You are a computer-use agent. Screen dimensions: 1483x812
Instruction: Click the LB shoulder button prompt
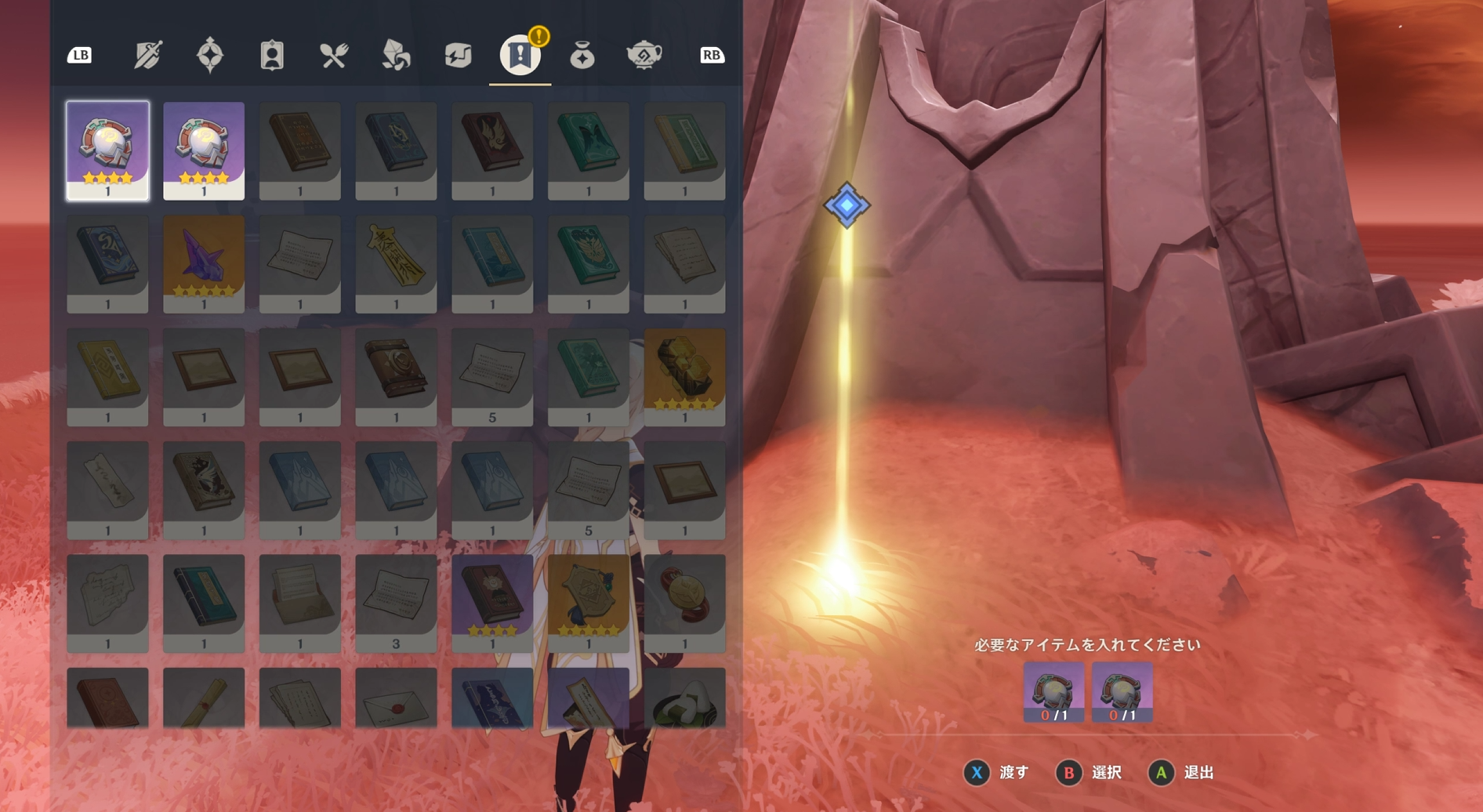point(79,55)
